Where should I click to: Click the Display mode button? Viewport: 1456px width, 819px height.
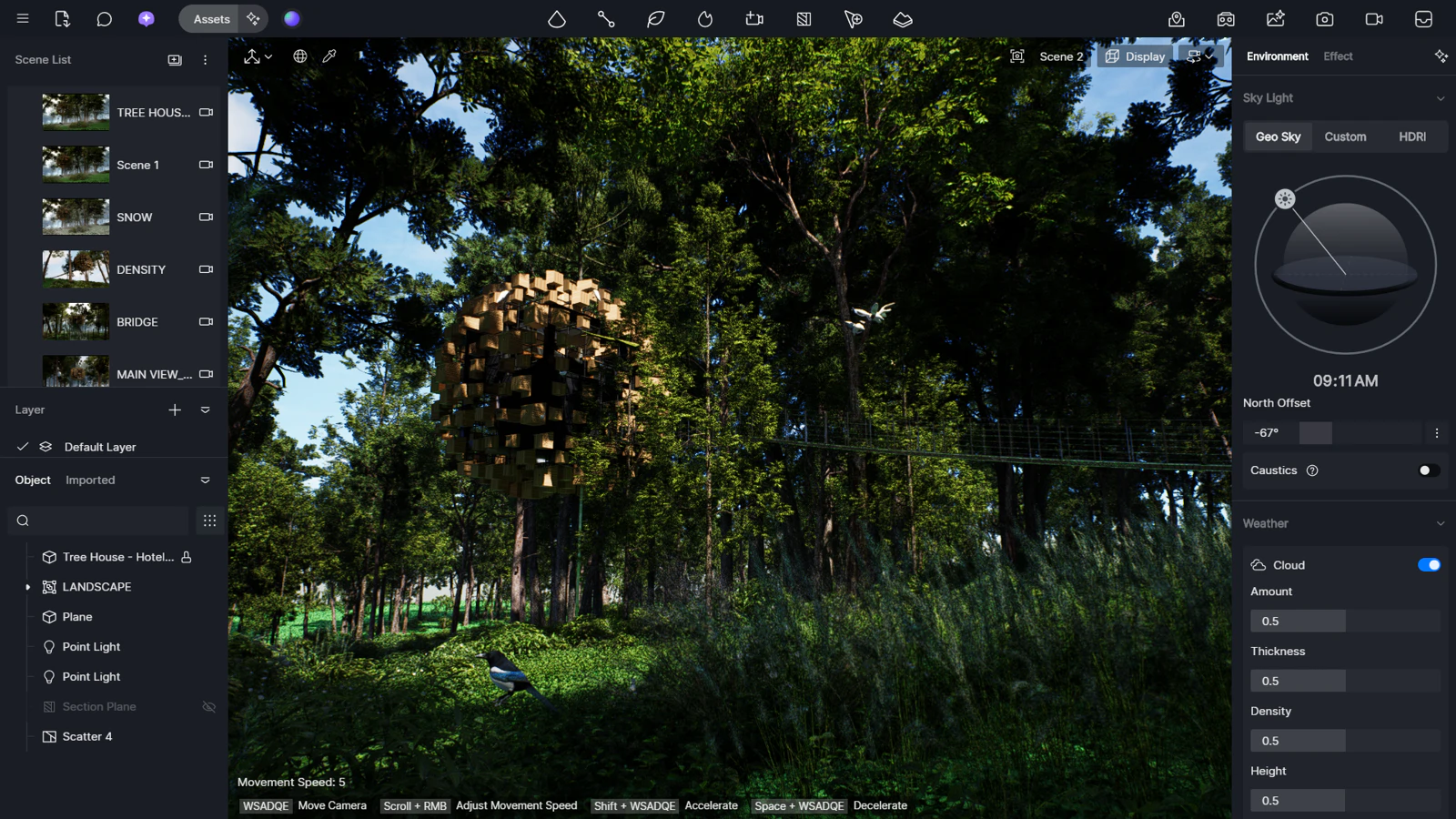(x=1135, y=56)
